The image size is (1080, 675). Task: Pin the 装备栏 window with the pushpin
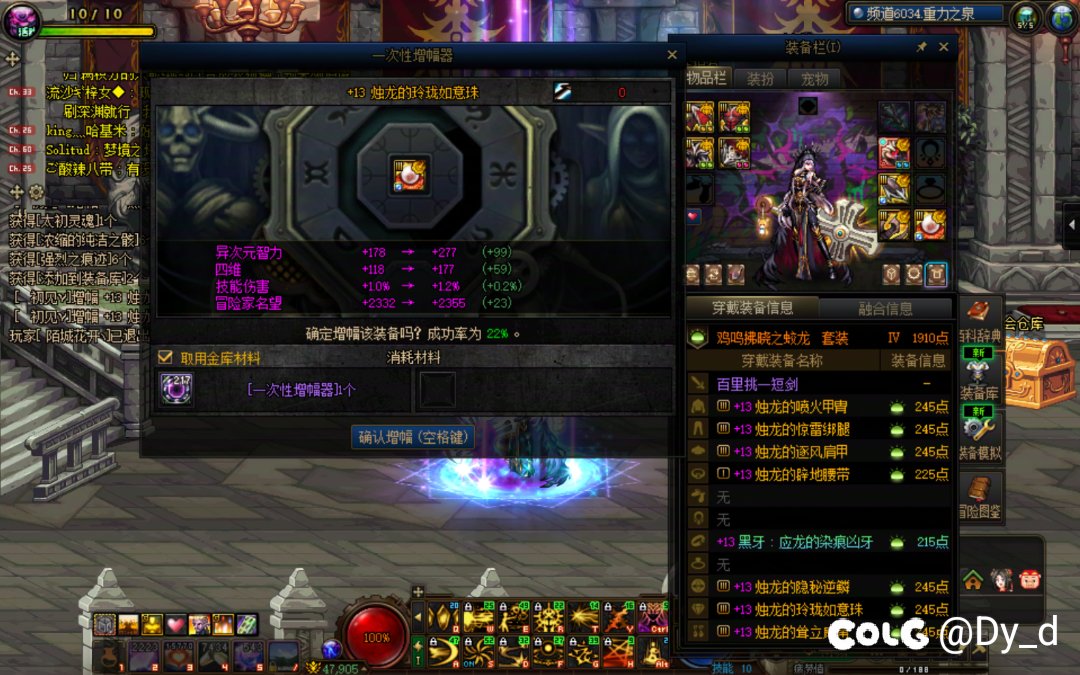click(921, 47)
